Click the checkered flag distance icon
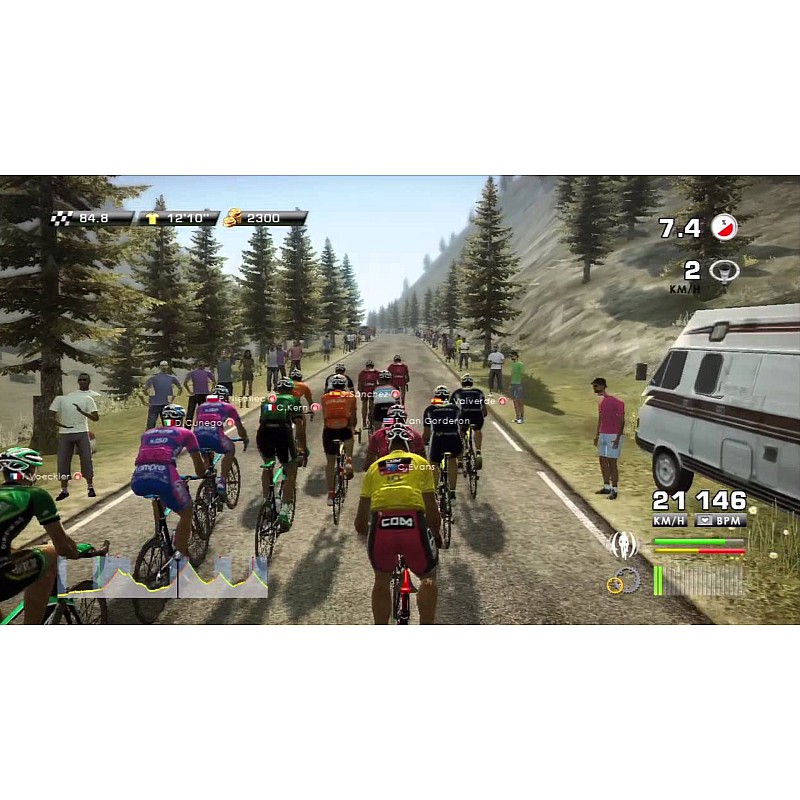 62,217
